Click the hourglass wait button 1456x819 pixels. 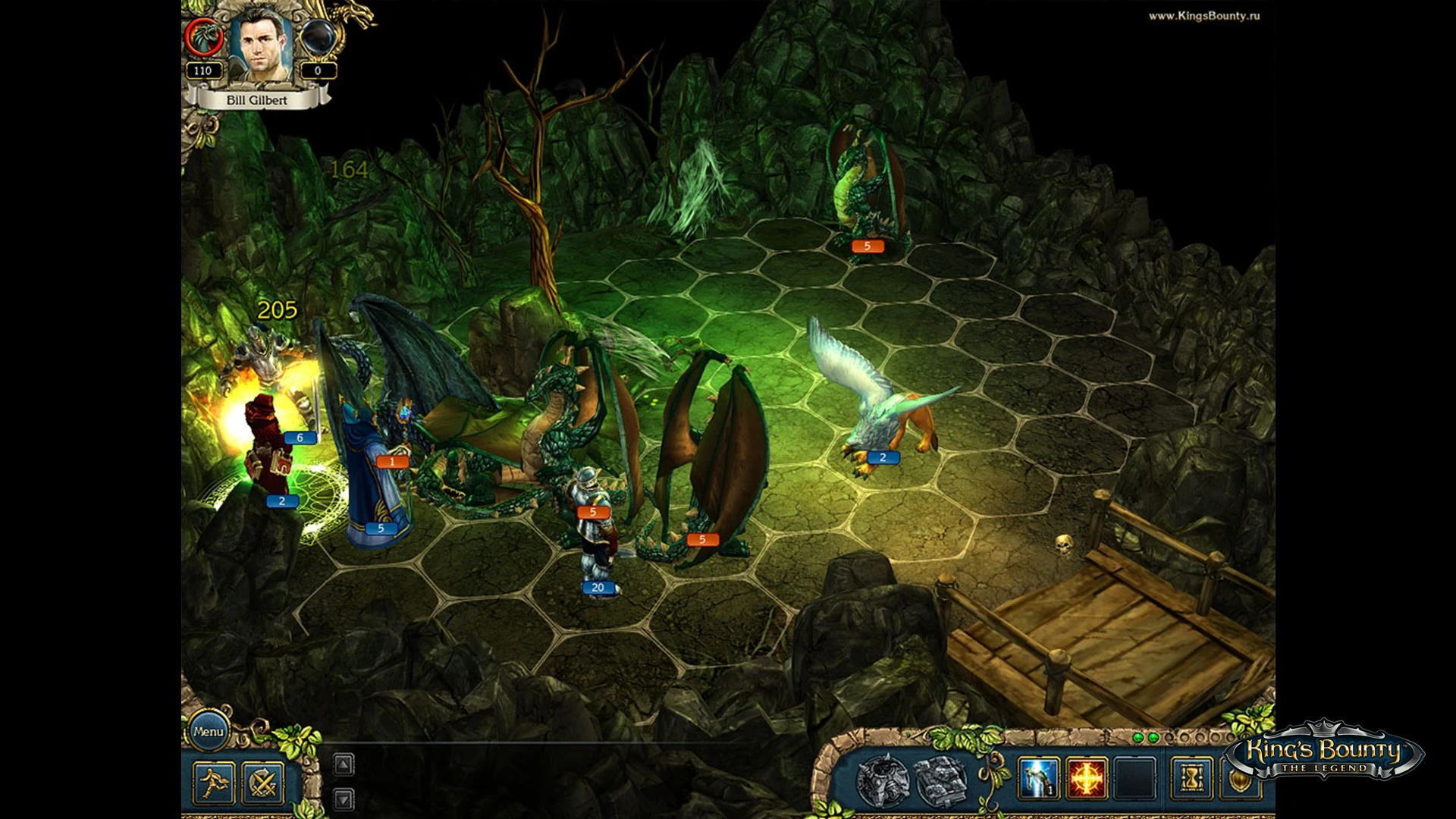[1191, 779]
